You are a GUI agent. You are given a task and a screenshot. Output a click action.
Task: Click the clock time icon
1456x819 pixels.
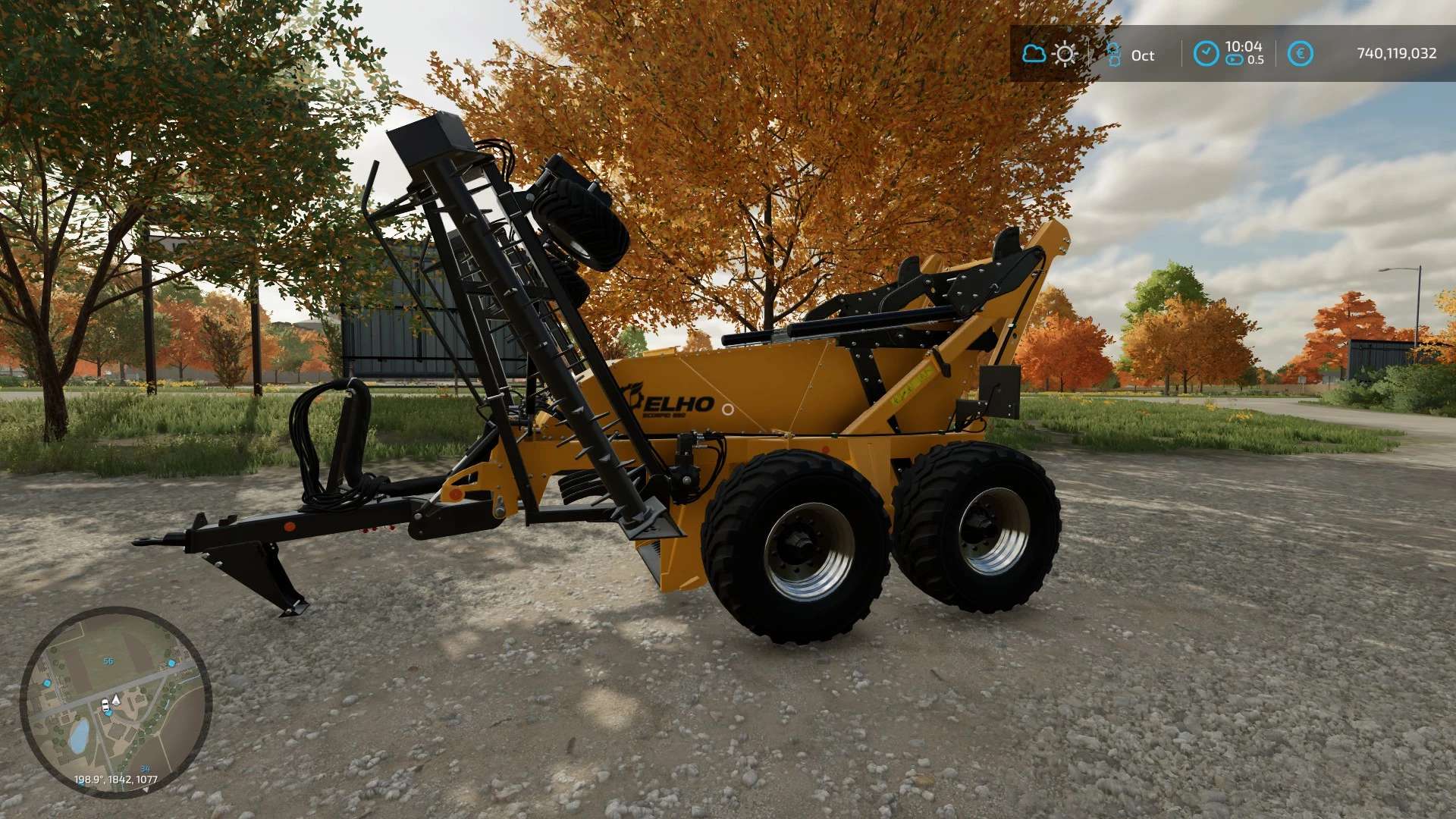click(1206, 54)
